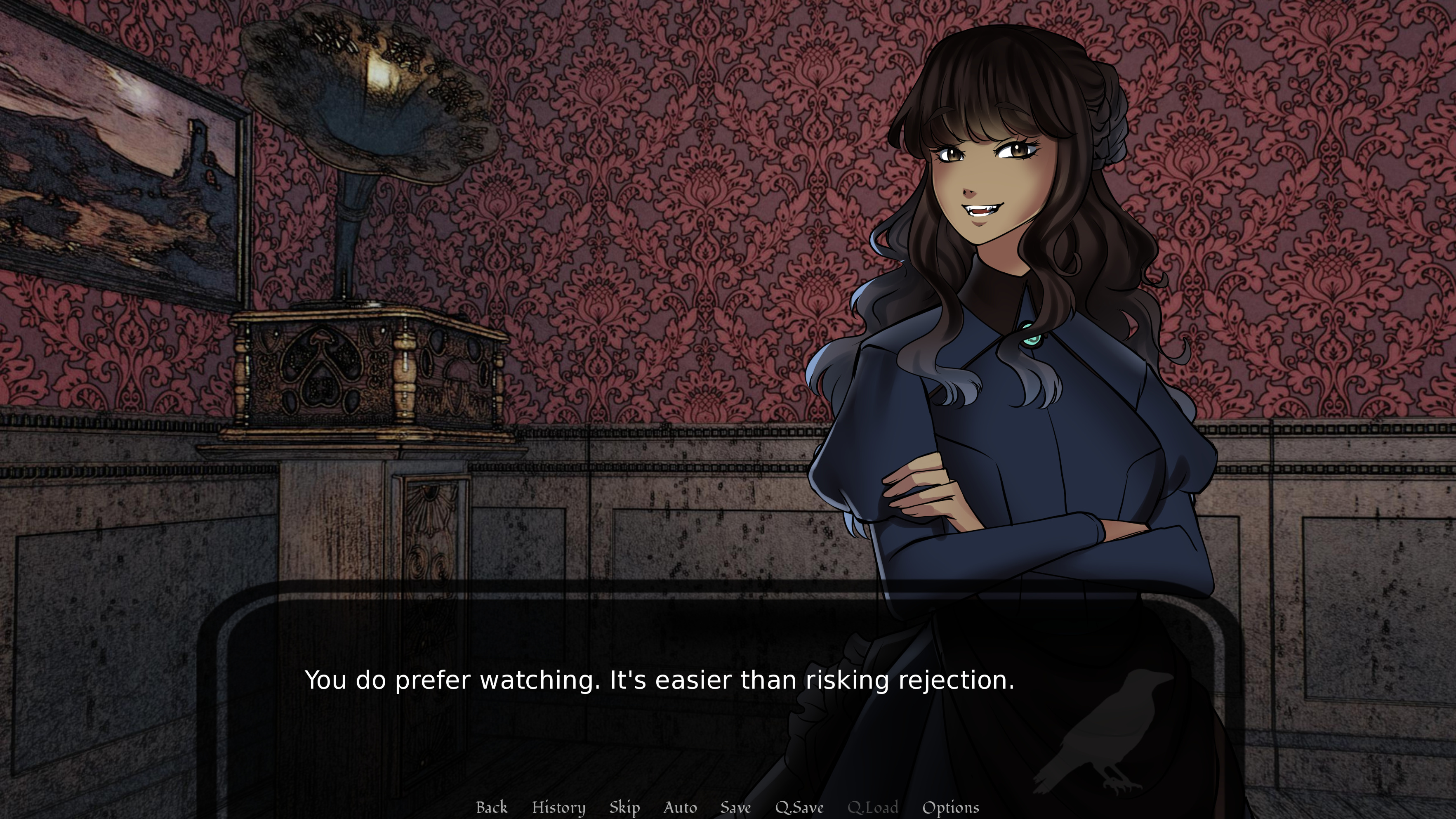Viewport: 1456px width, 819px height.
Task: Enable Skip mode to fast-forward text
Action: [x=624, y=807]
